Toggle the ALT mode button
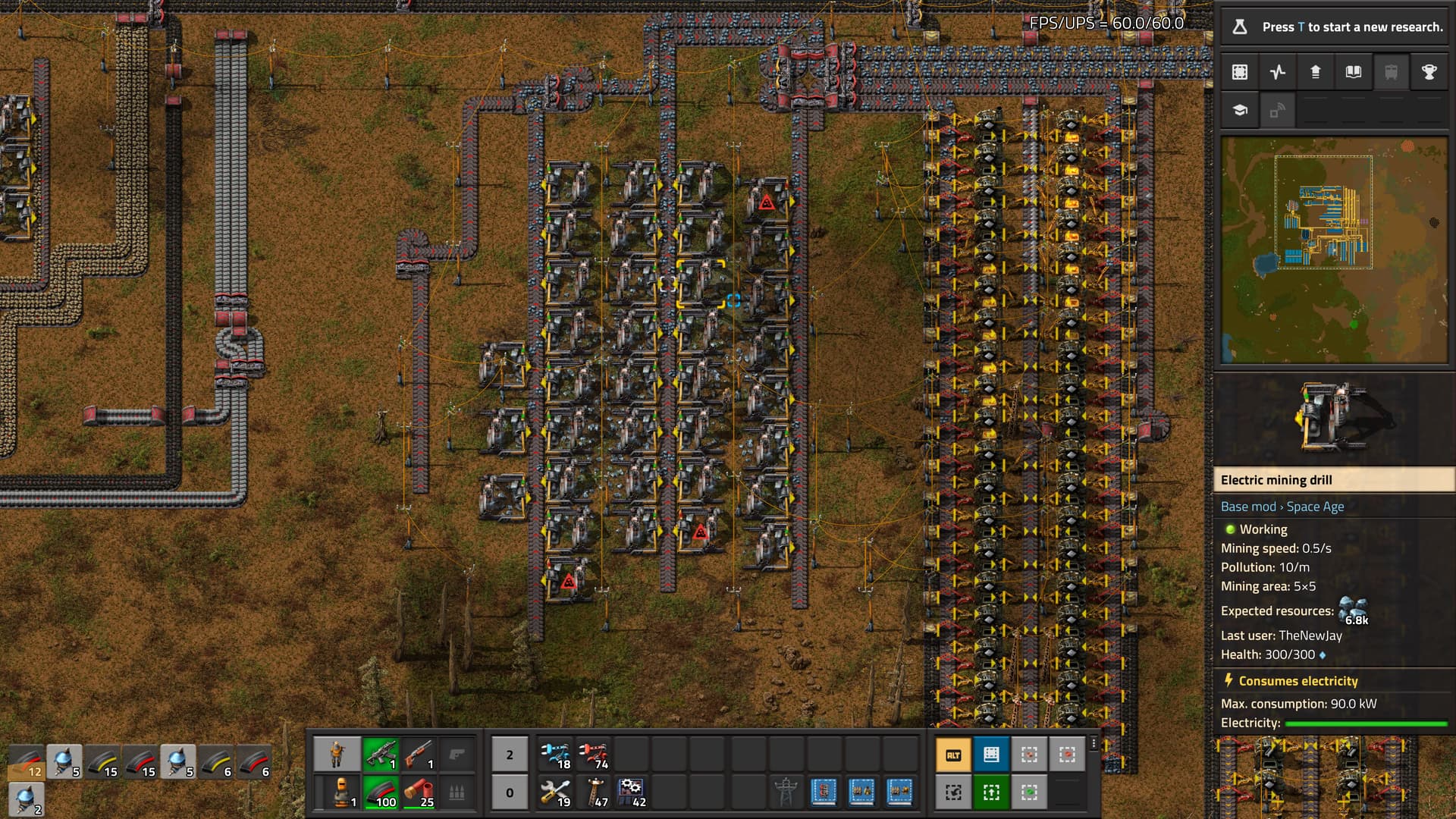This screenshot has height=819, width=1456. point(953,755)
